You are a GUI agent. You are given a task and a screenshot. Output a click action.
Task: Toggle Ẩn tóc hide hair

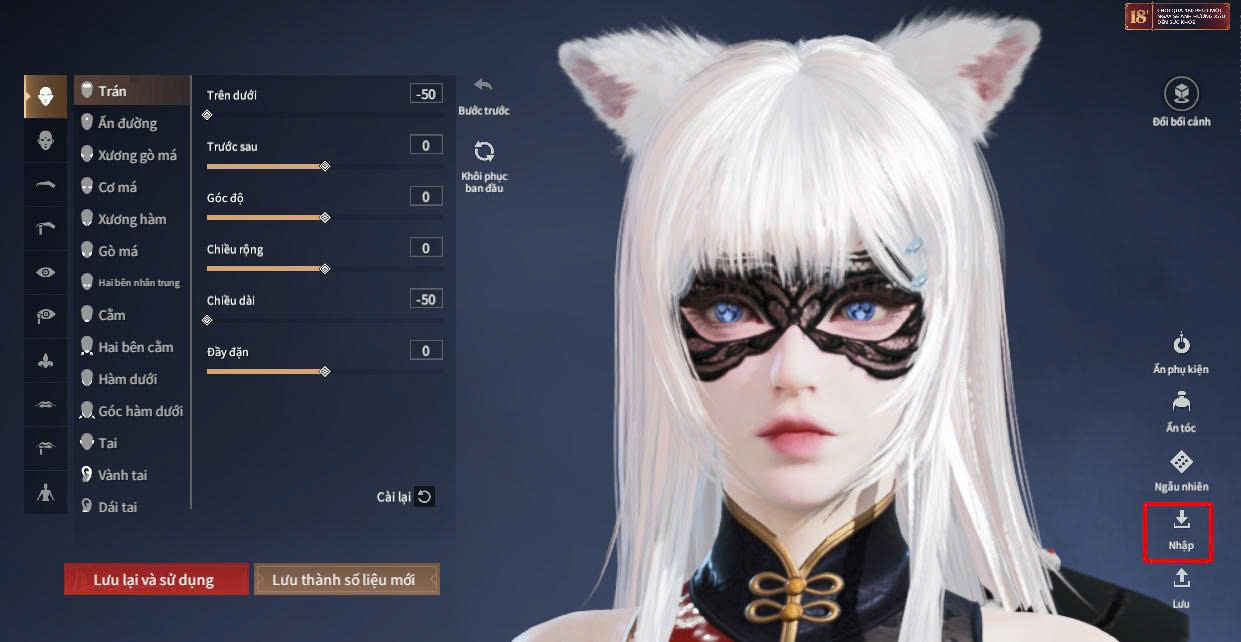pyautogui.click(x=1181, y=411)
